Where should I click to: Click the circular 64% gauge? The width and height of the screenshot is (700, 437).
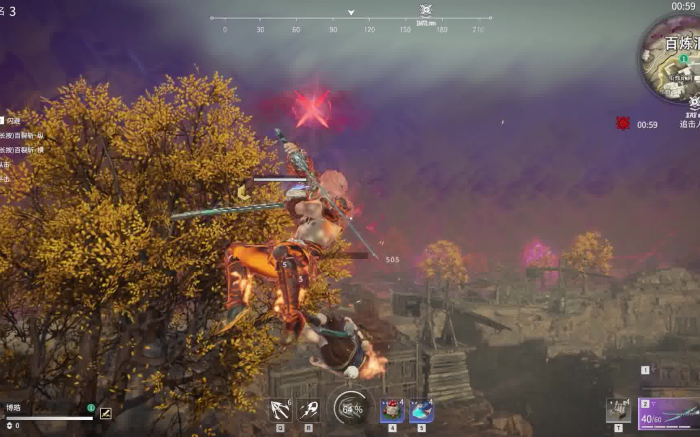[x=351, y=408]
